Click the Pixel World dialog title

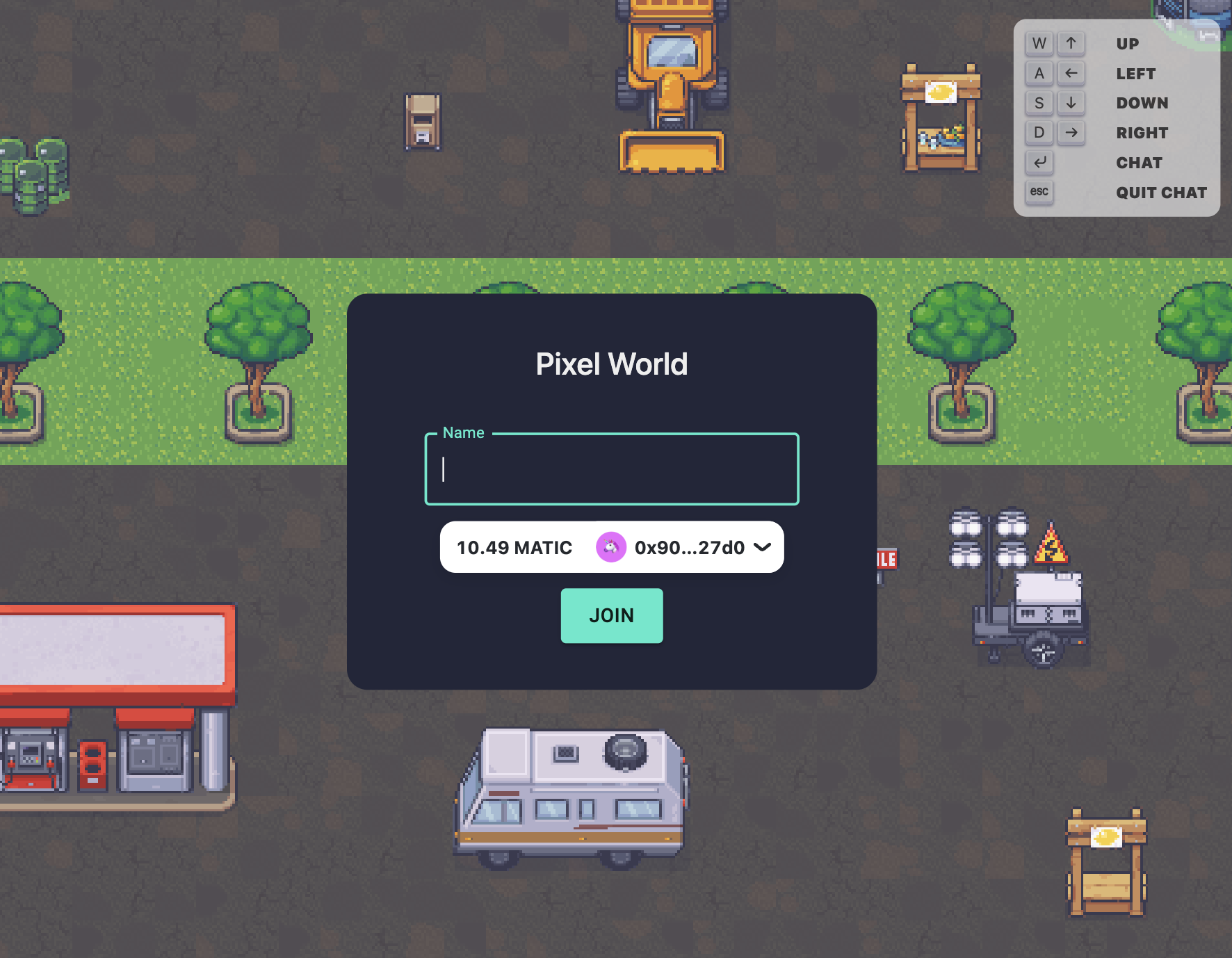tap(611, 364)
